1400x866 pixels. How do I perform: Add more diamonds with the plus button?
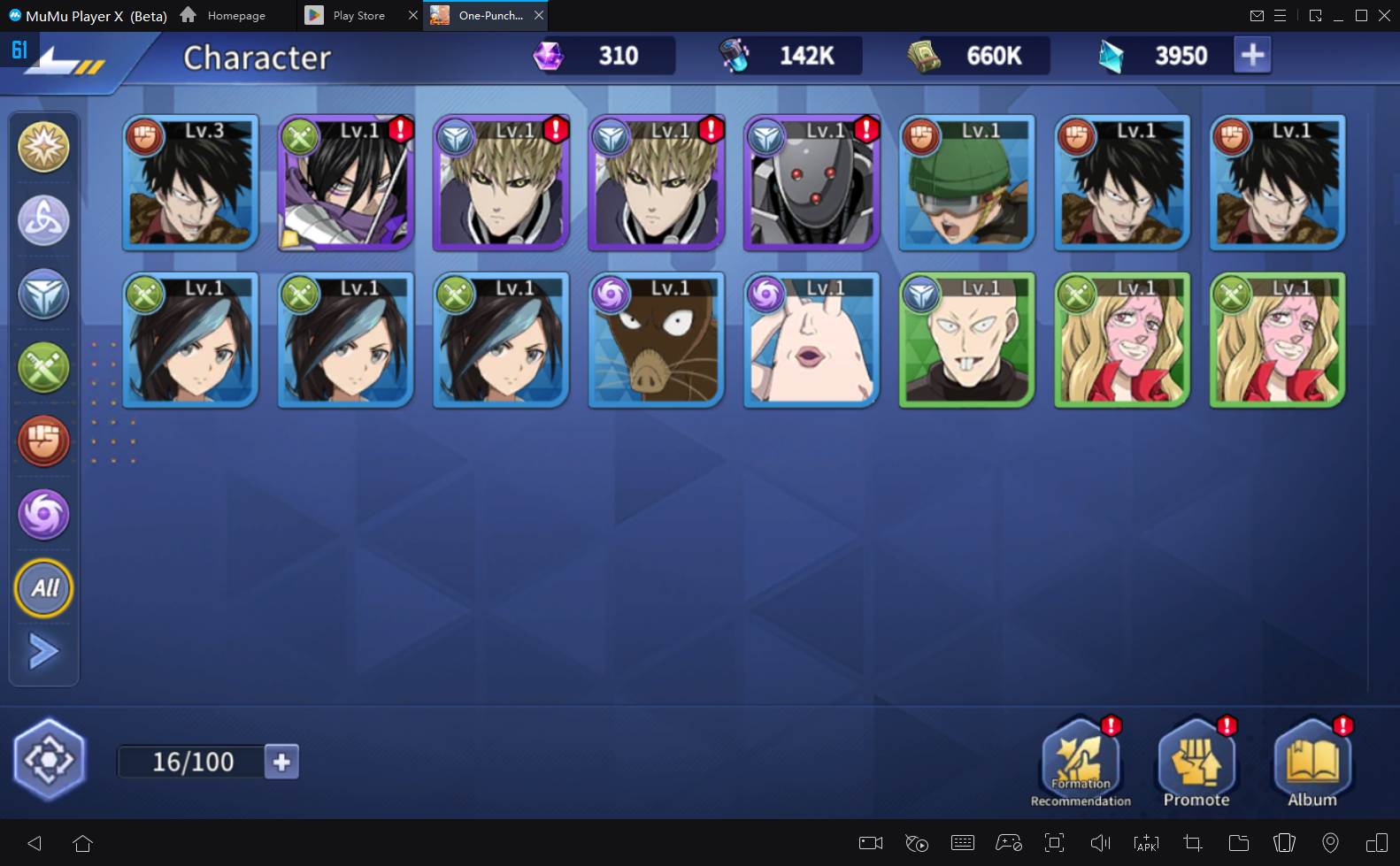click(x=1252, y=55)
